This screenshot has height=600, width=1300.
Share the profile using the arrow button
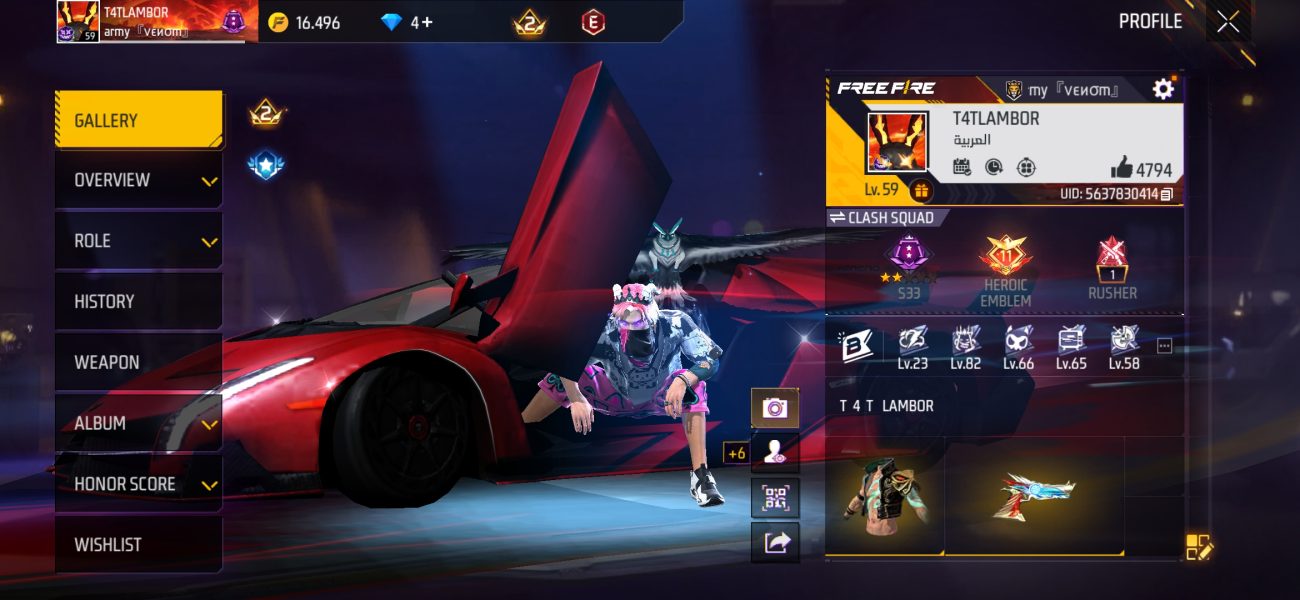pos(775,542)
